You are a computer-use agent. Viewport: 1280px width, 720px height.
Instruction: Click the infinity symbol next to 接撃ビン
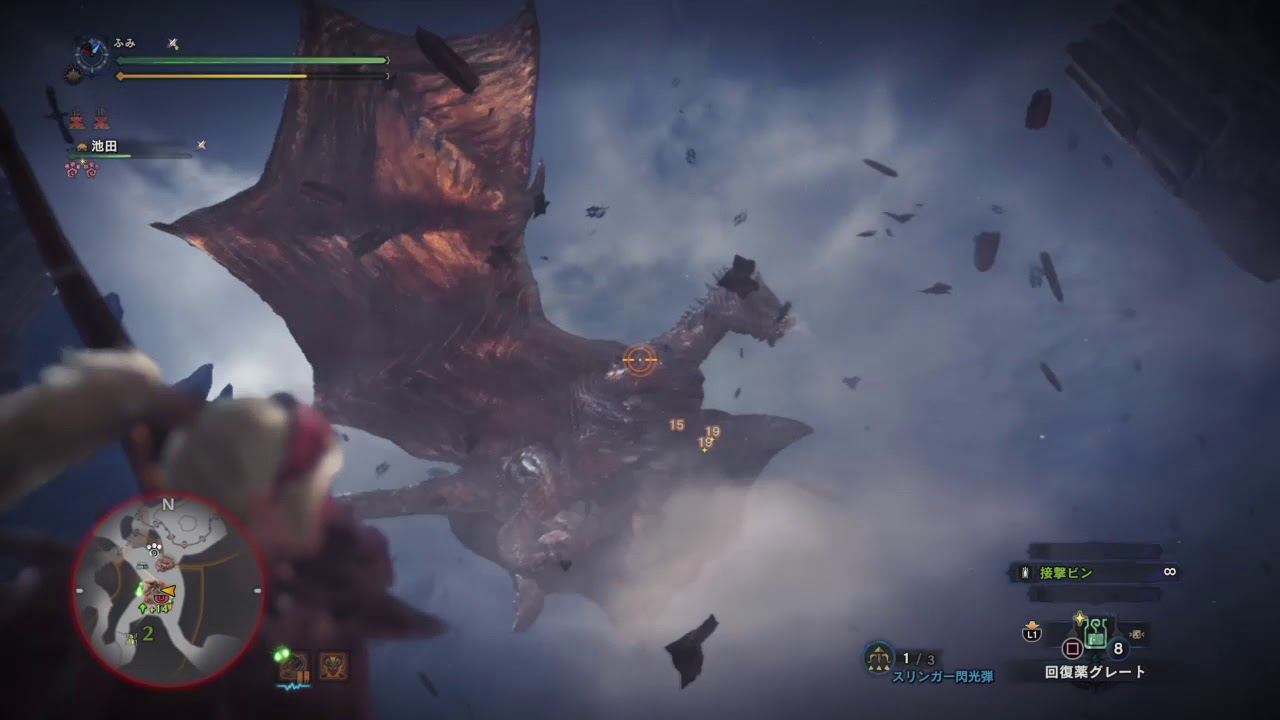click(x=1170, y=571)
